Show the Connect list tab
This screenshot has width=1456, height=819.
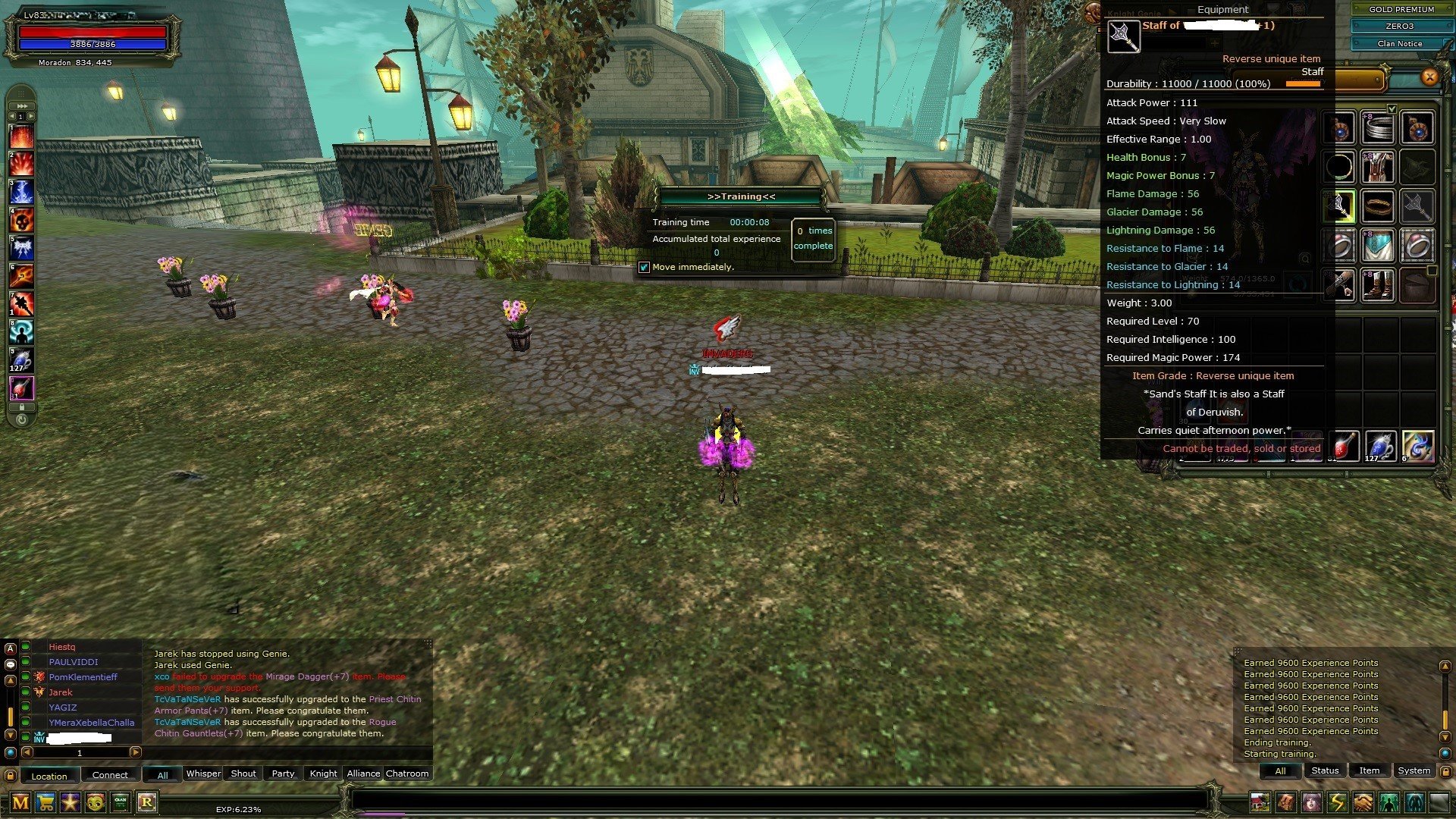tap(110, 775)
